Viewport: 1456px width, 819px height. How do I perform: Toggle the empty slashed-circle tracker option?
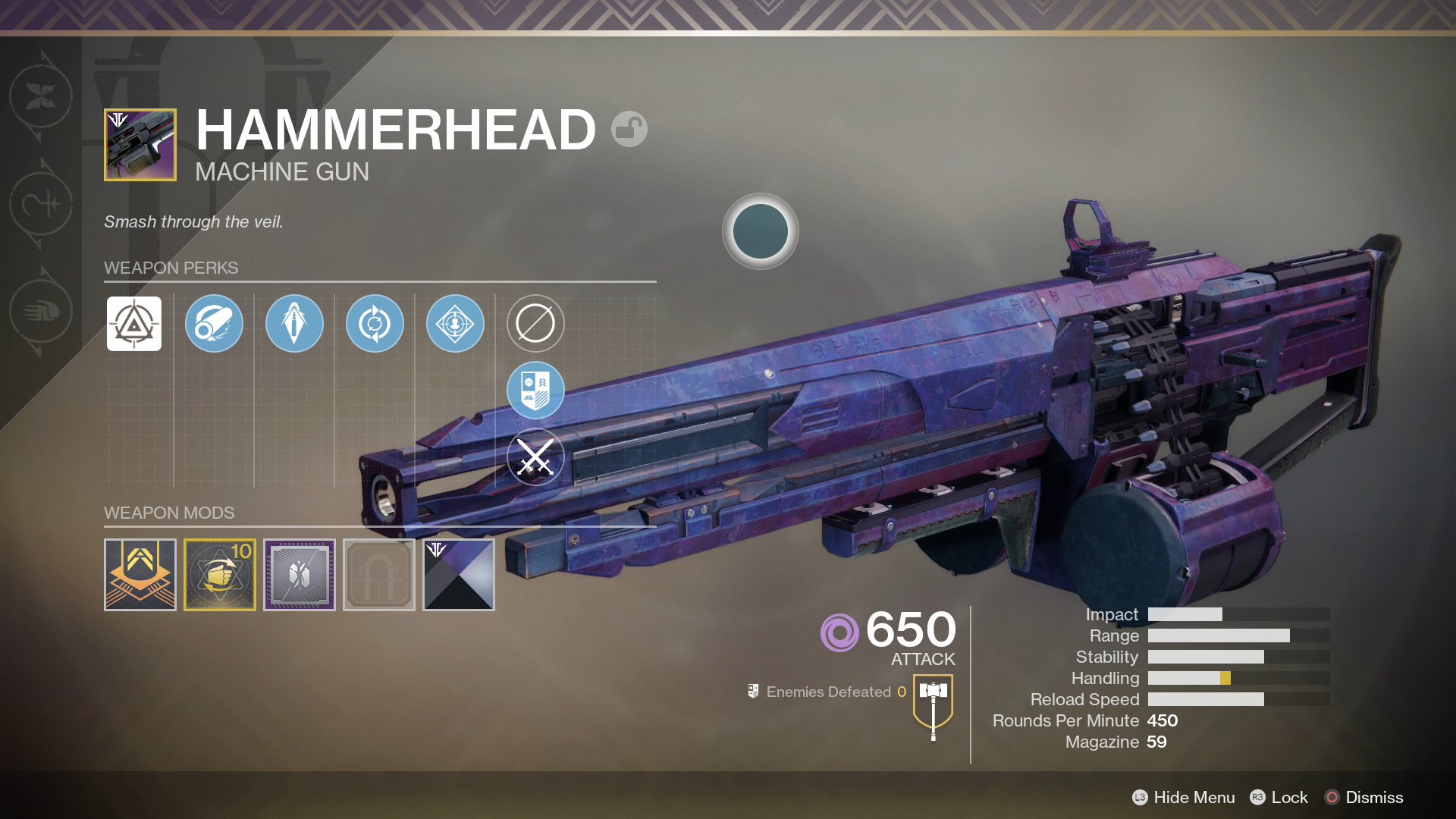tap(535, 323)
